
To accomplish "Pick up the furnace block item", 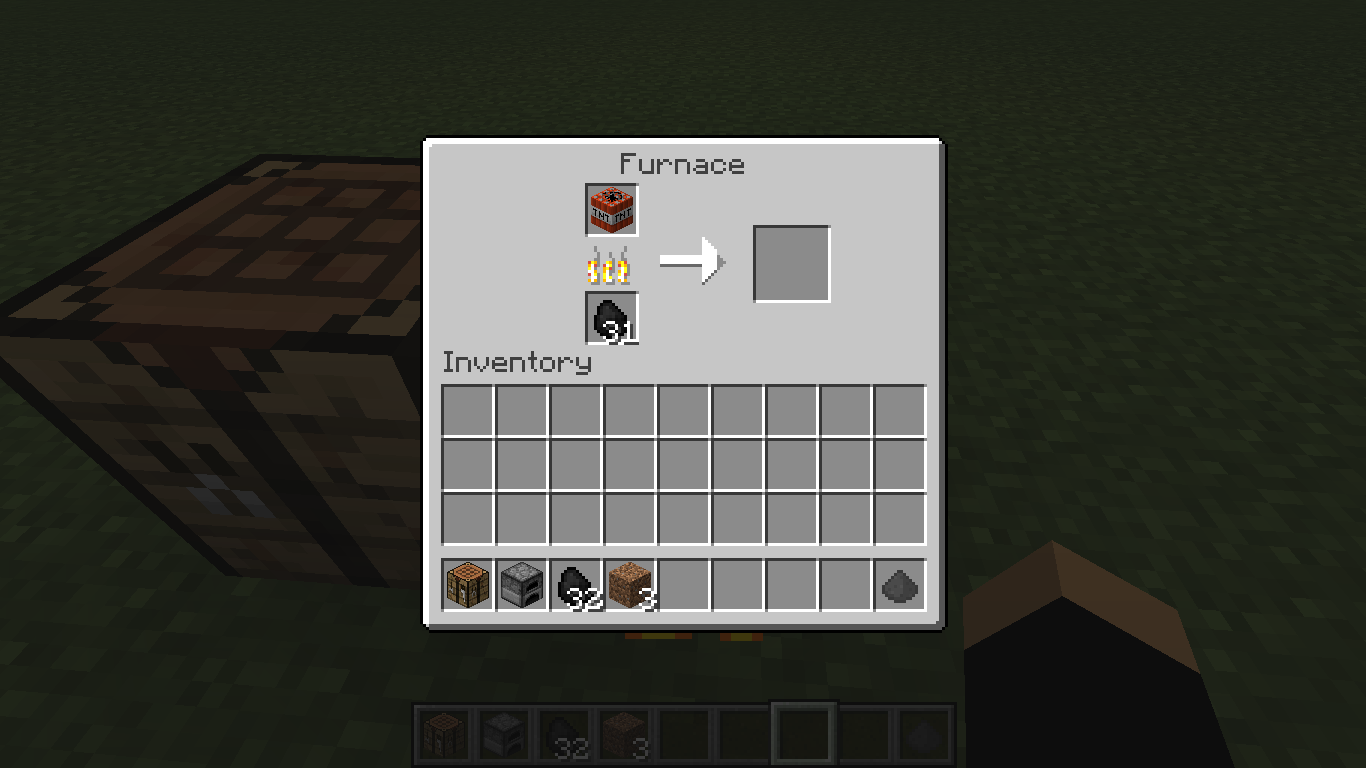I will [x=521, y=585].
